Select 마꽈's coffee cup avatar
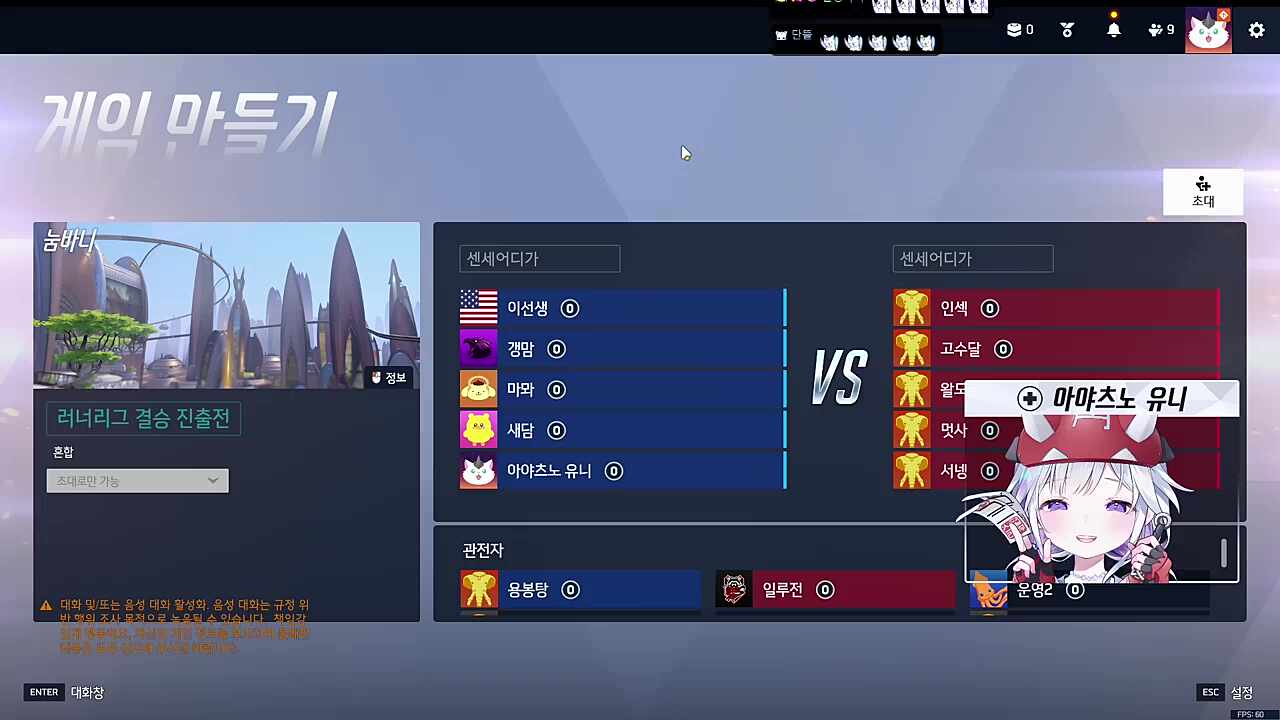 click(478, 389)
